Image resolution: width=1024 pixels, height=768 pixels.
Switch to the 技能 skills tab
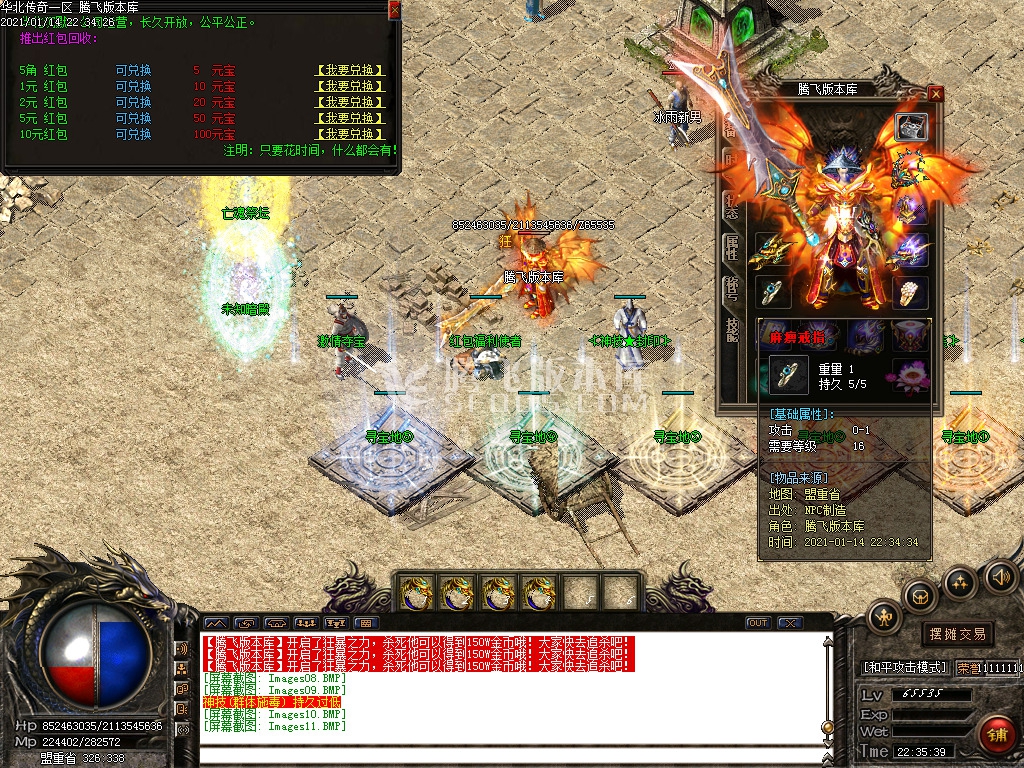[x=730, y=332]
